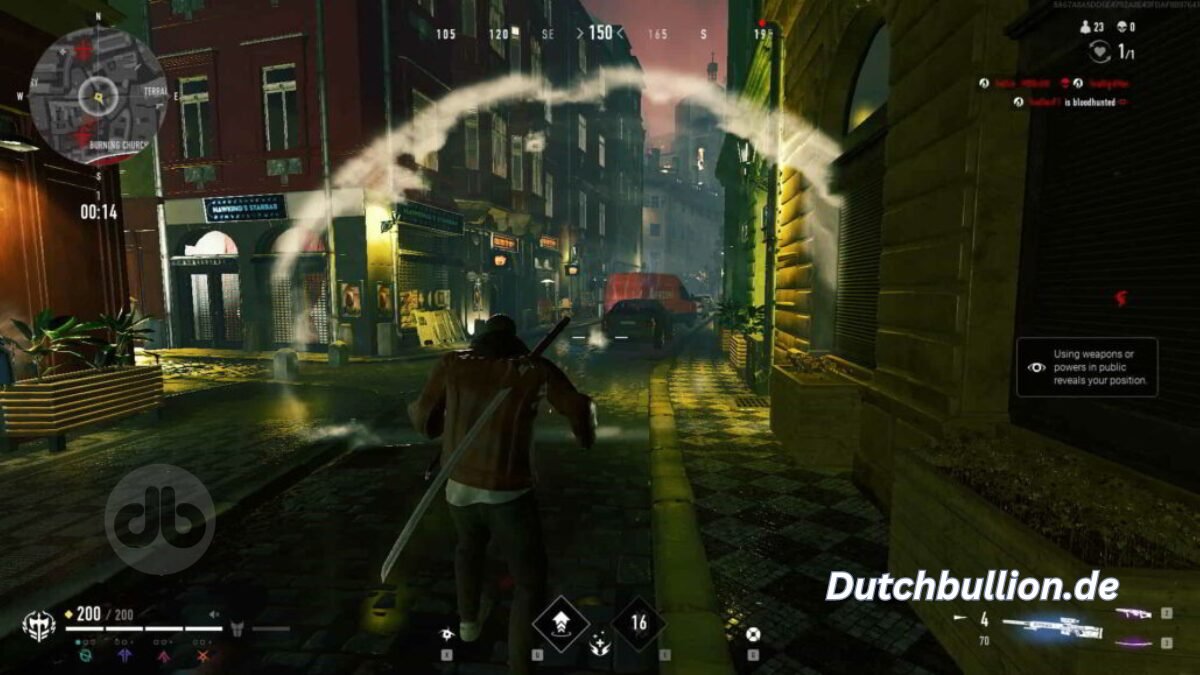Use the spiked throwable icon
The image size is (1200, 675).
(x=447, y=633)
